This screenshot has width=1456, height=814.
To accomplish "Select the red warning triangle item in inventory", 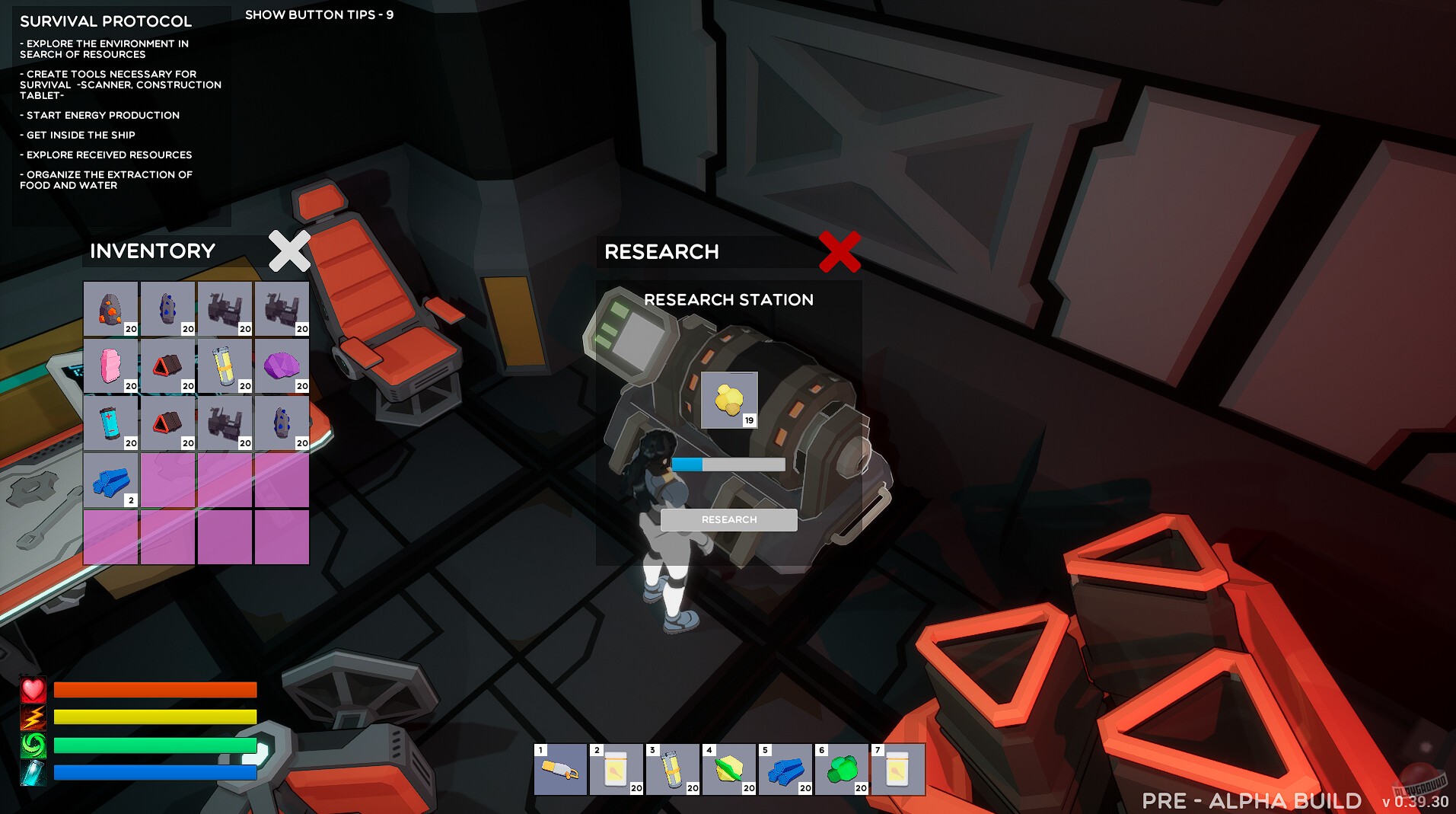I will point(167,366).
